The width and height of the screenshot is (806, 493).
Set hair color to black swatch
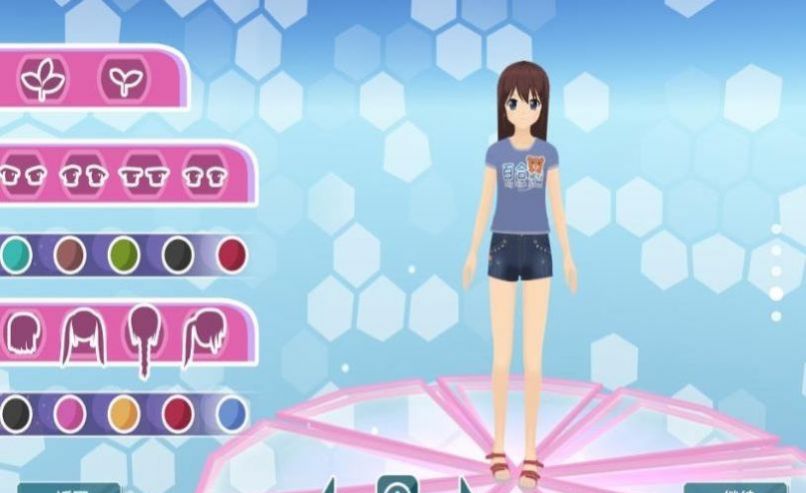[x=14, y=413]
